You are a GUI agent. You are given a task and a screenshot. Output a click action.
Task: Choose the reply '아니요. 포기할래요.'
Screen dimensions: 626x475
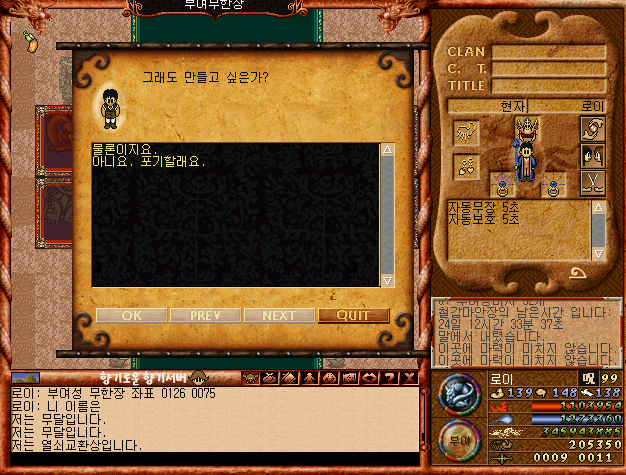click(148, 161)
